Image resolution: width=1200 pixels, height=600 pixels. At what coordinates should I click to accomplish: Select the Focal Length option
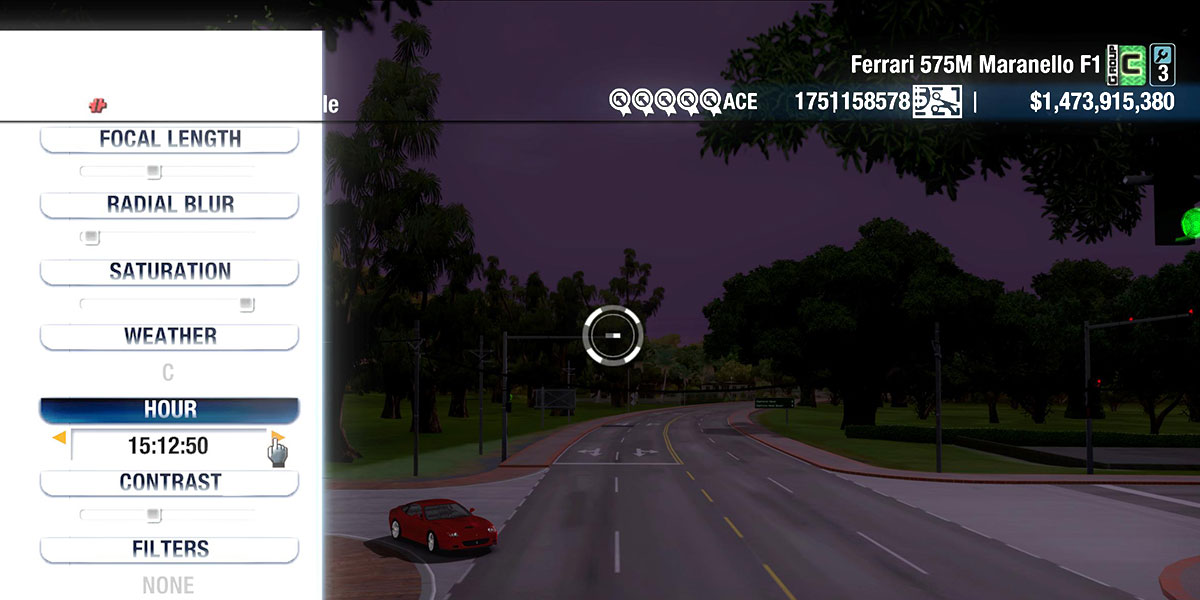169,139
